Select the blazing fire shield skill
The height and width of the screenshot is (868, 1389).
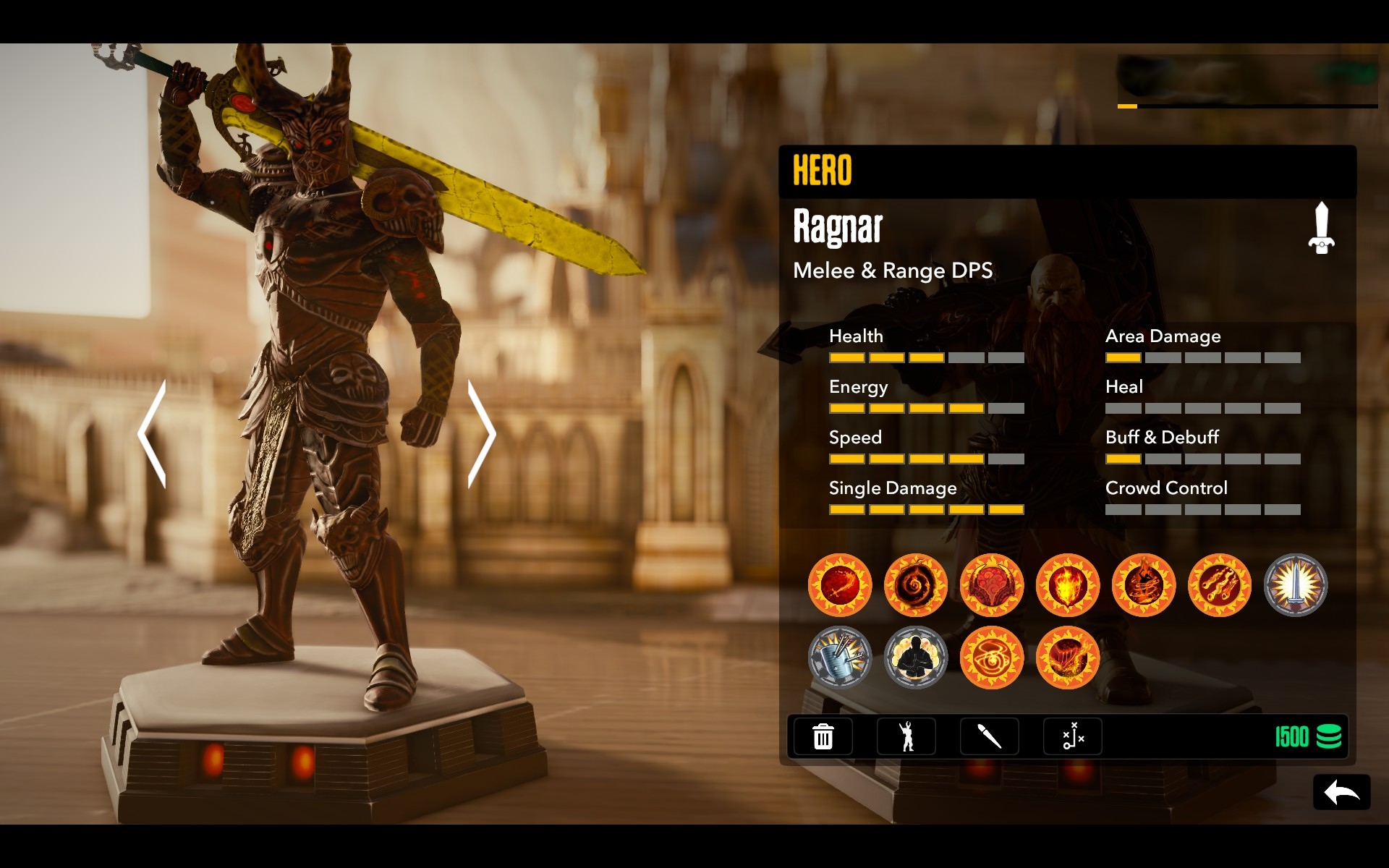[1068, 585]
